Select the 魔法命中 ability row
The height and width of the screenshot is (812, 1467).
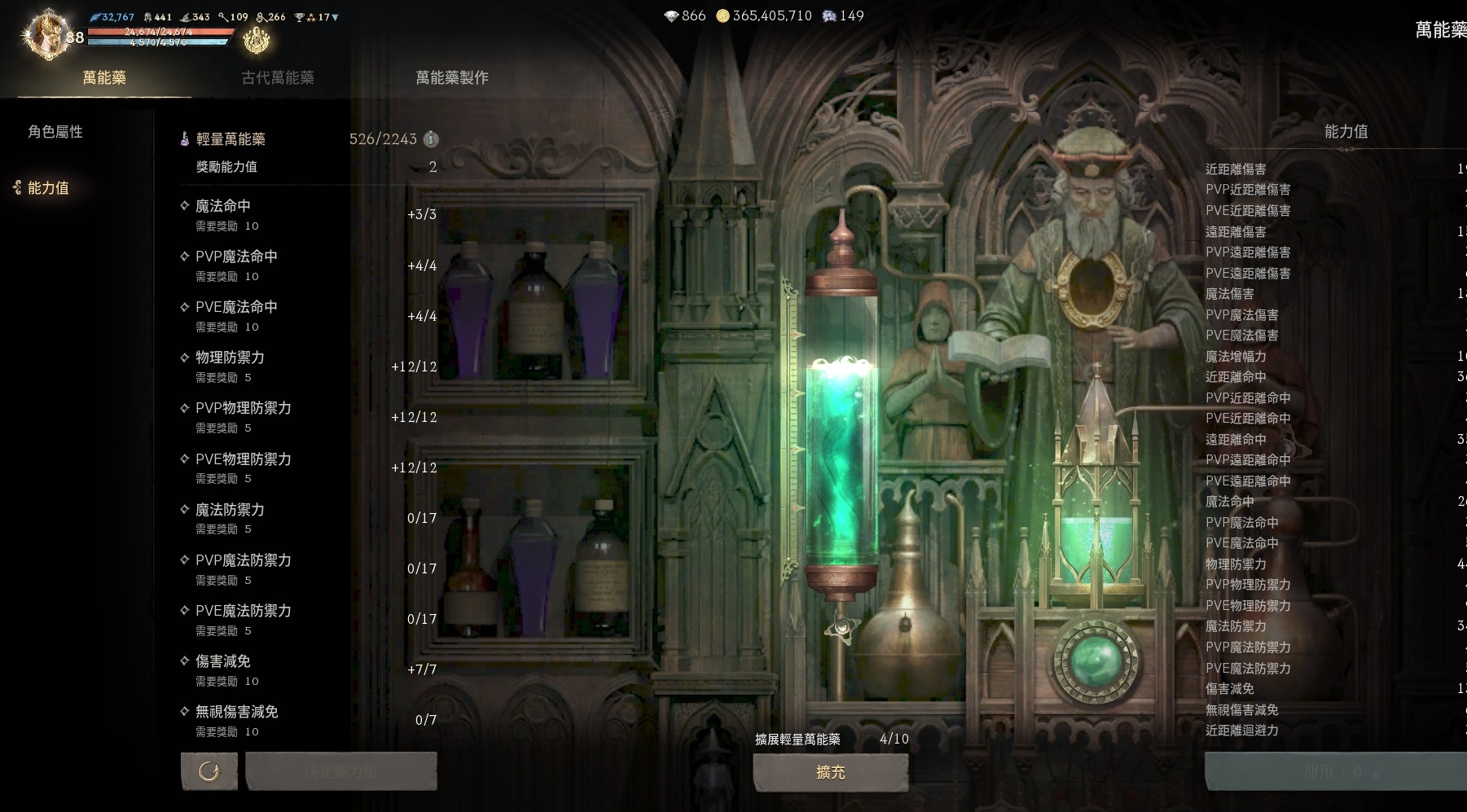click(308, 215)
